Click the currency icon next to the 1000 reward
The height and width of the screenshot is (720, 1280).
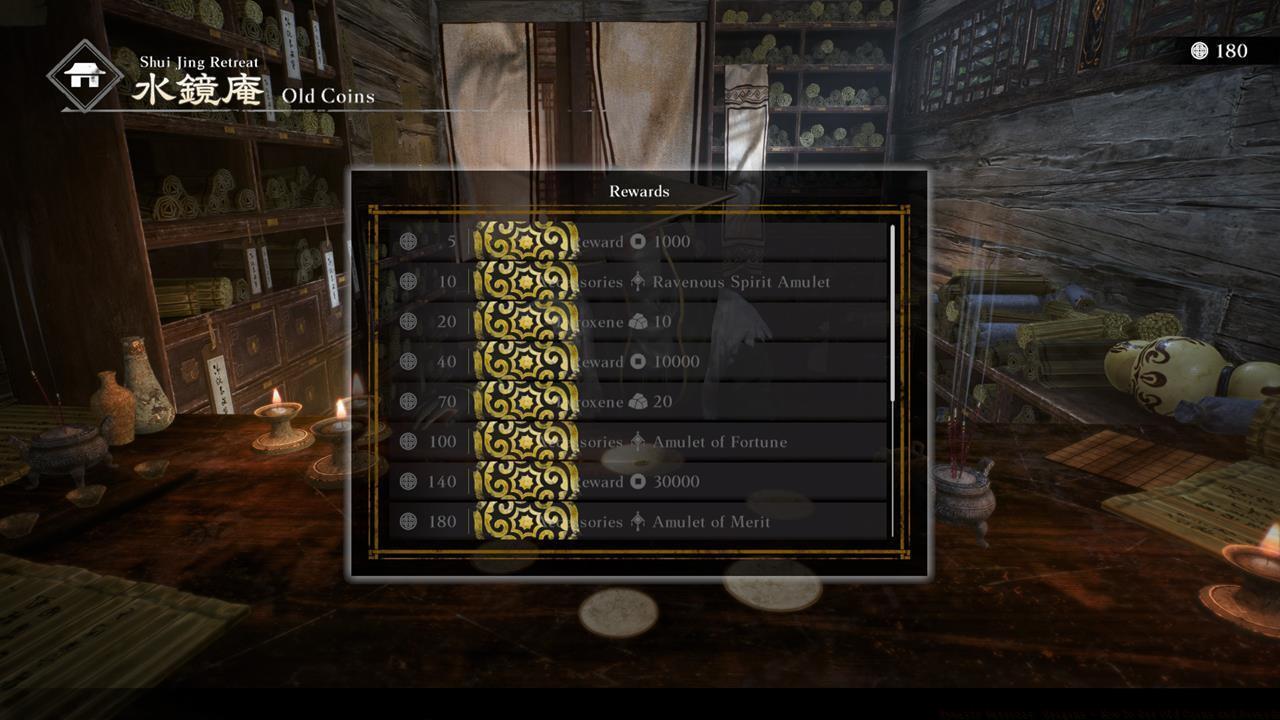(637, 241)
